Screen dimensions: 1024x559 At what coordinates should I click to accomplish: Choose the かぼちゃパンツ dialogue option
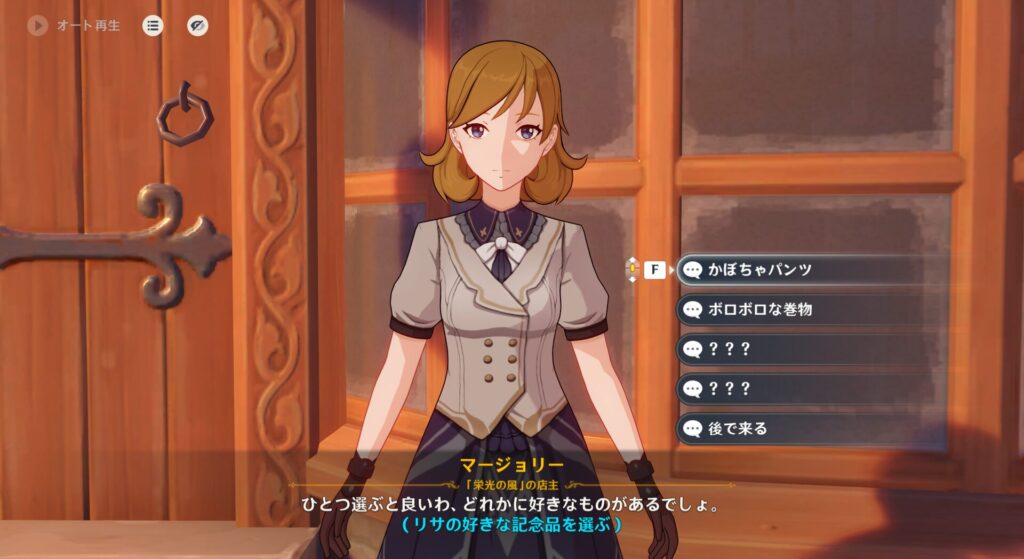(810, 269)
